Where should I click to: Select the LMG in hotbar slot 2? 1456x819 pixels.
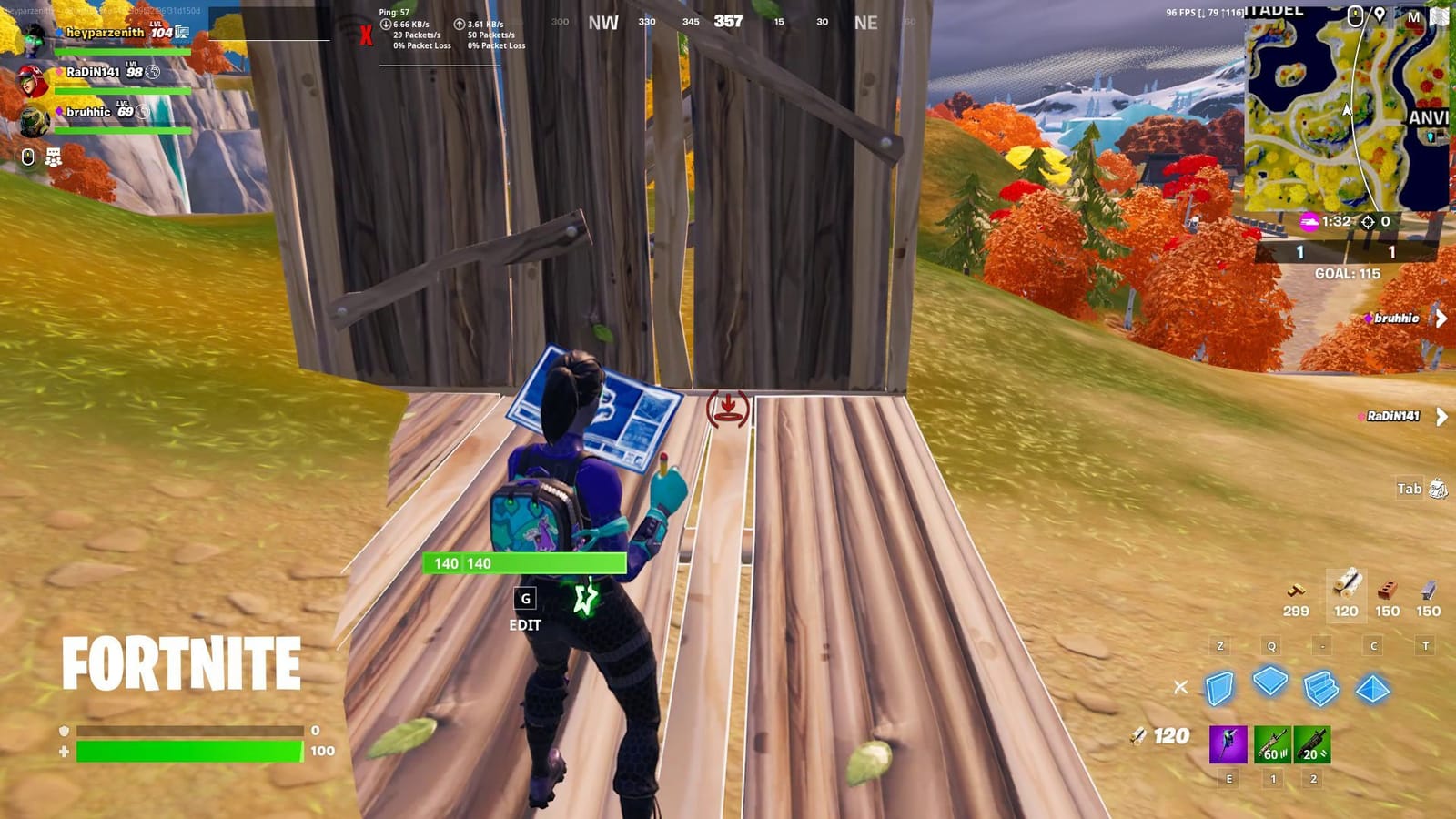point(1312,745)
